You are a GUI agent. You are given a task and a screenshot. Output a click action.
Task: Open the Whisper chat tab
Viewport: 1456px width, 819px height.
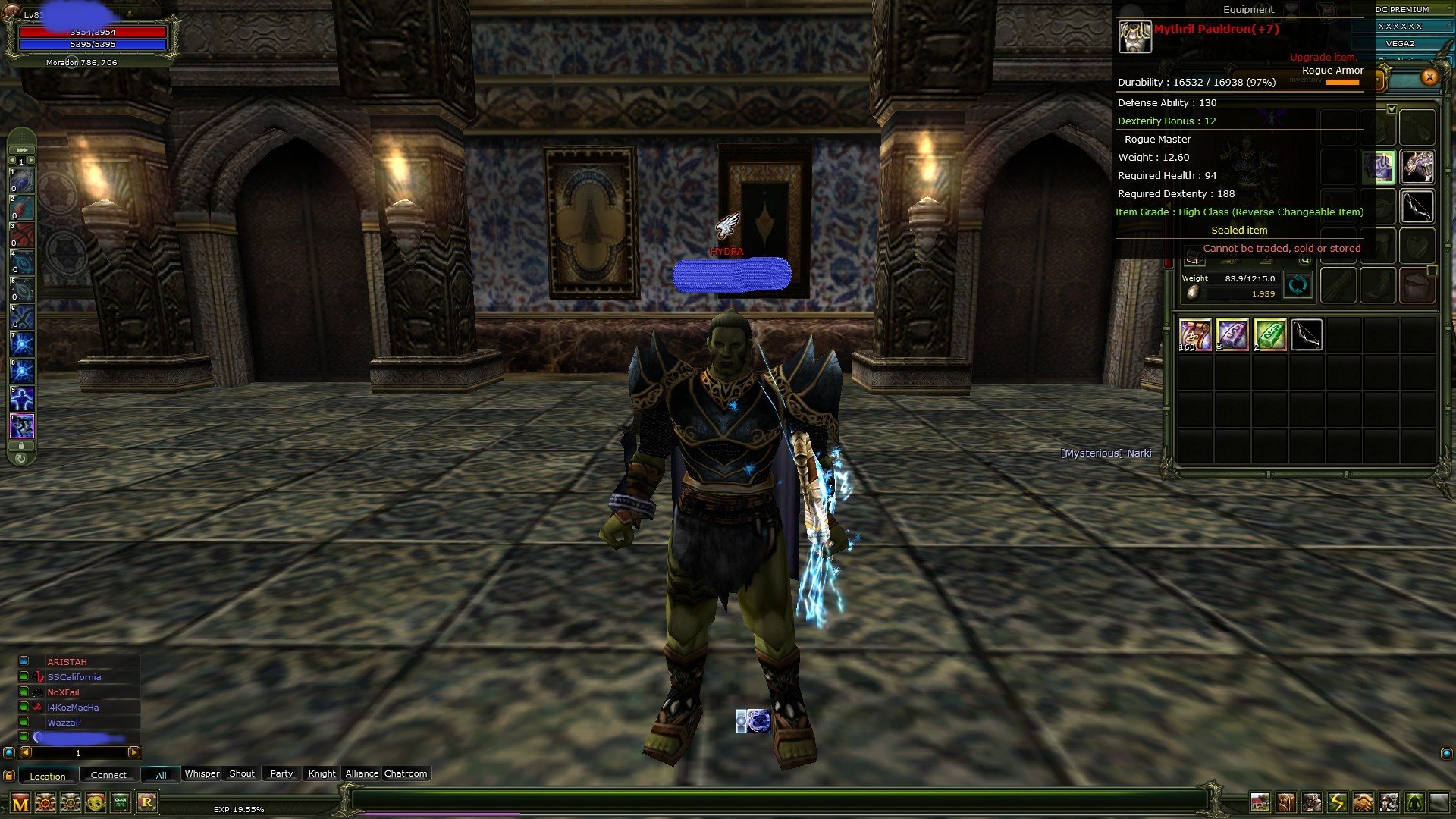tap(202, 773)
